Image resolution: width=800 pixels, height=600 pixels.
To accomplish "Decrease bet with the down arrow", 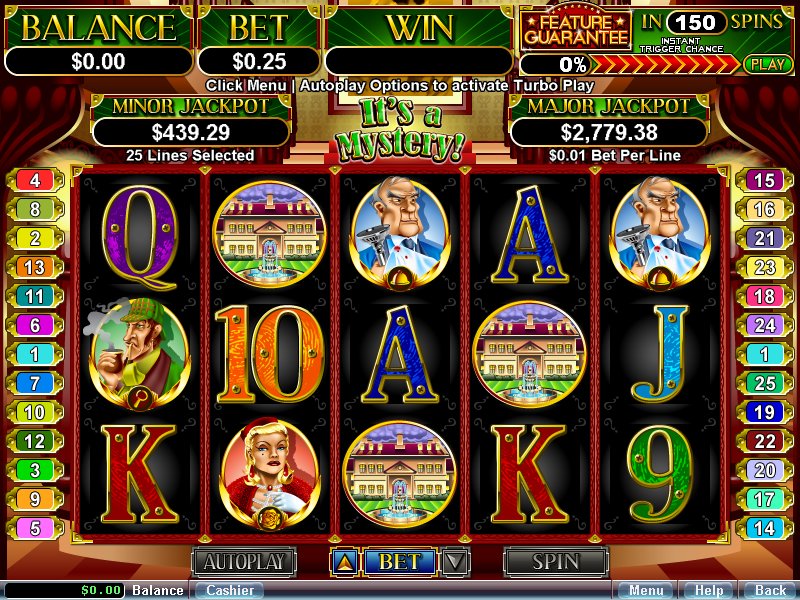I will pyautogui.click(x=455, y=562).
